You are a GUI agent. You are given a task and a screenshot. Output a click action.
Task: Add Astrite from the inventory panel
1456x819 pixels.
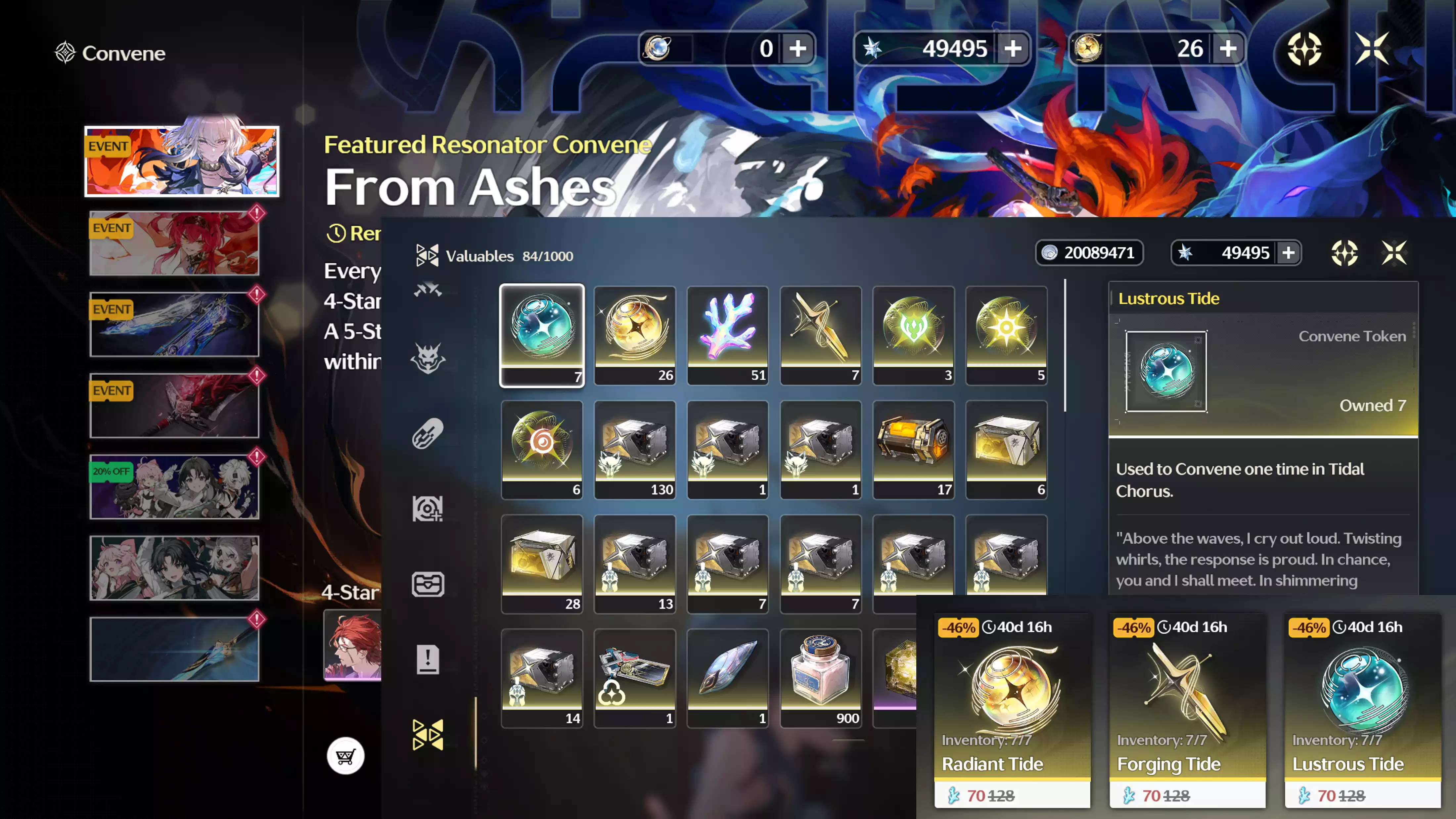[1288, 253]
